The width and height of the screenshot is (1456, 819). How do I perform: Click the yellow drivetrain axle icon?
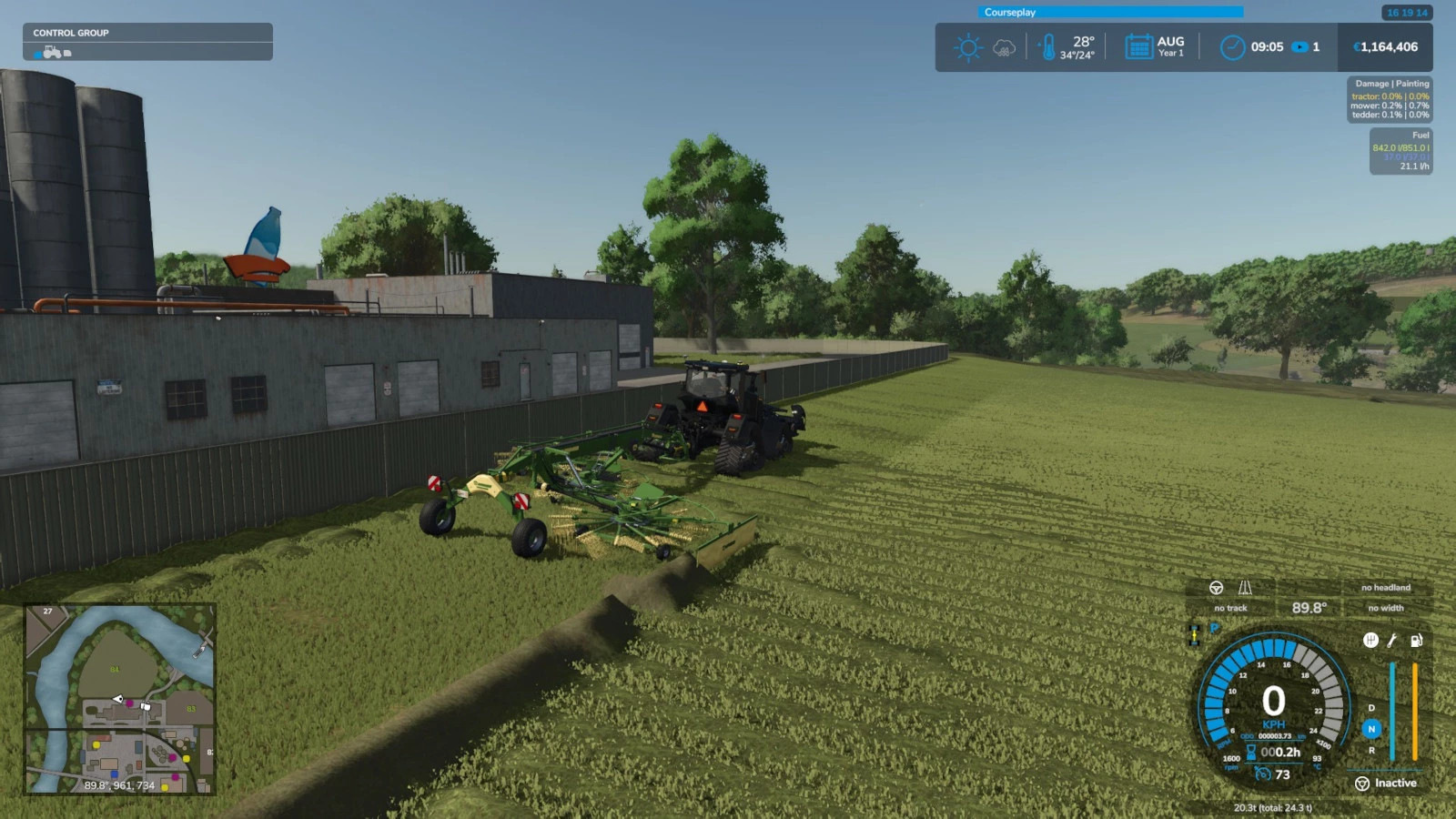pyautogui.click(x=1195, y=635)
